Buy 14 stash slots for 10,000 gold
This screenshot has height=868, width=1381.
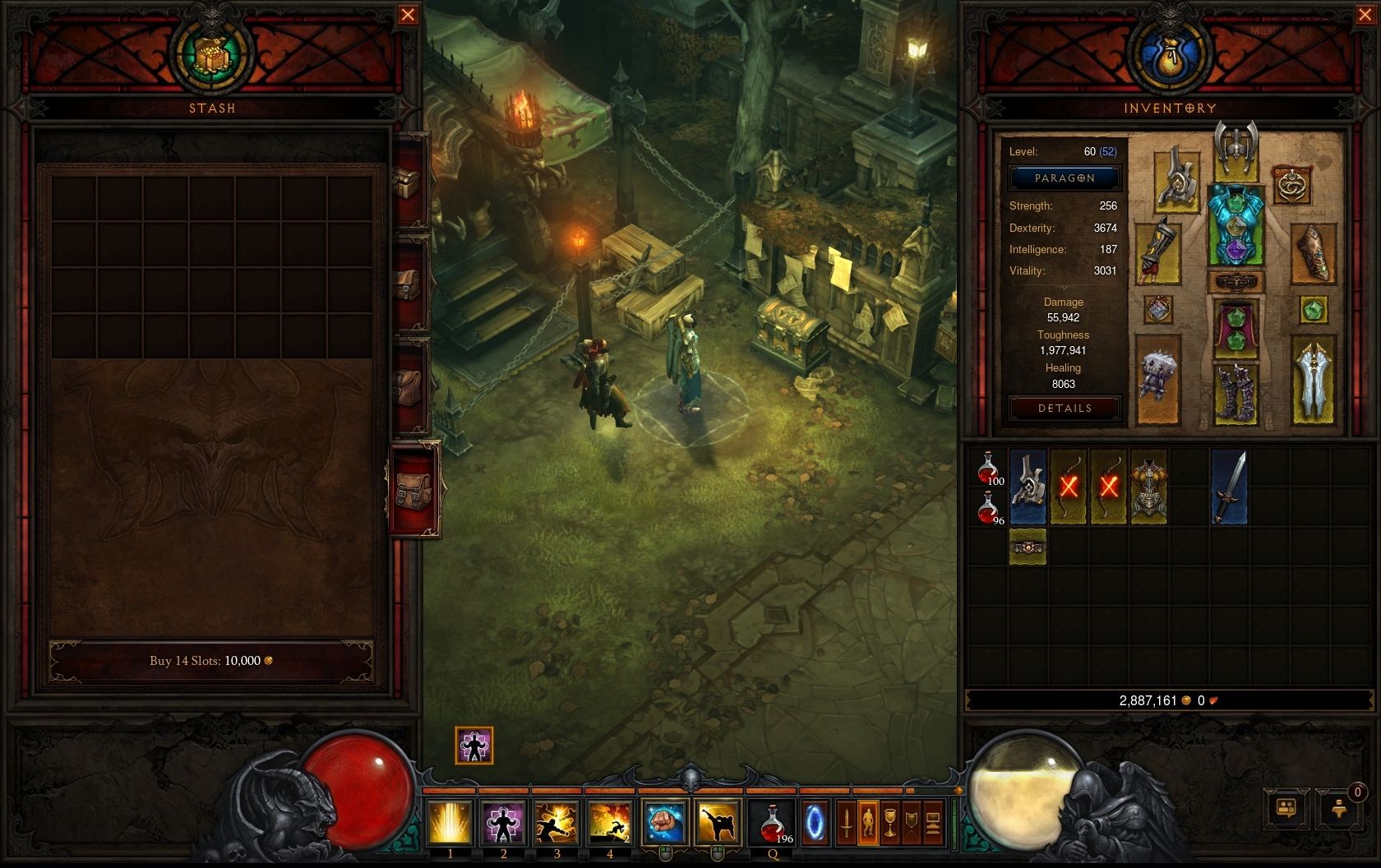pyautogui.click(x=211, y=661)
